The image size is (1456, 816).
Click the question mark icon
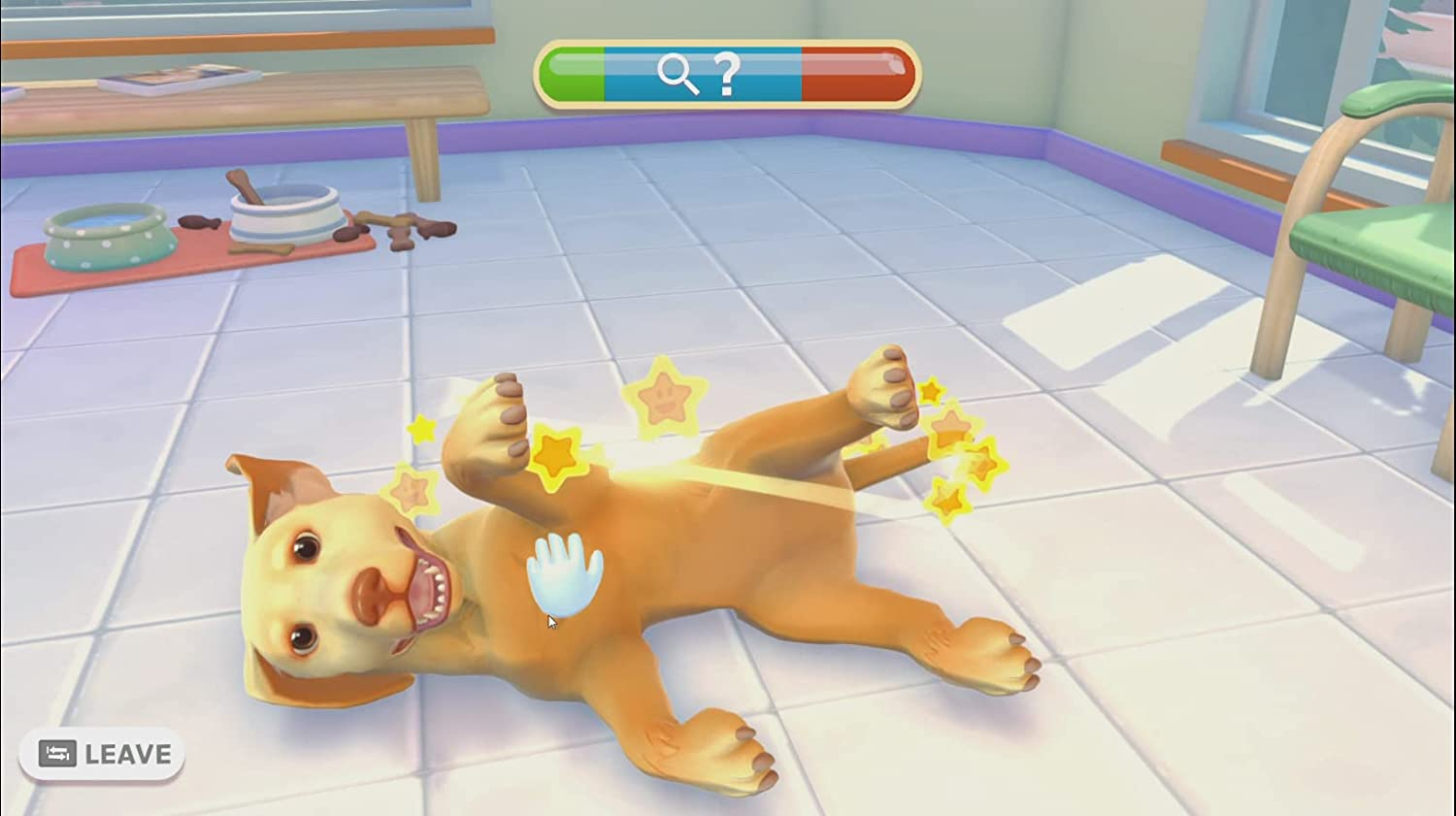pyautogui.click(x=732, y=71)
